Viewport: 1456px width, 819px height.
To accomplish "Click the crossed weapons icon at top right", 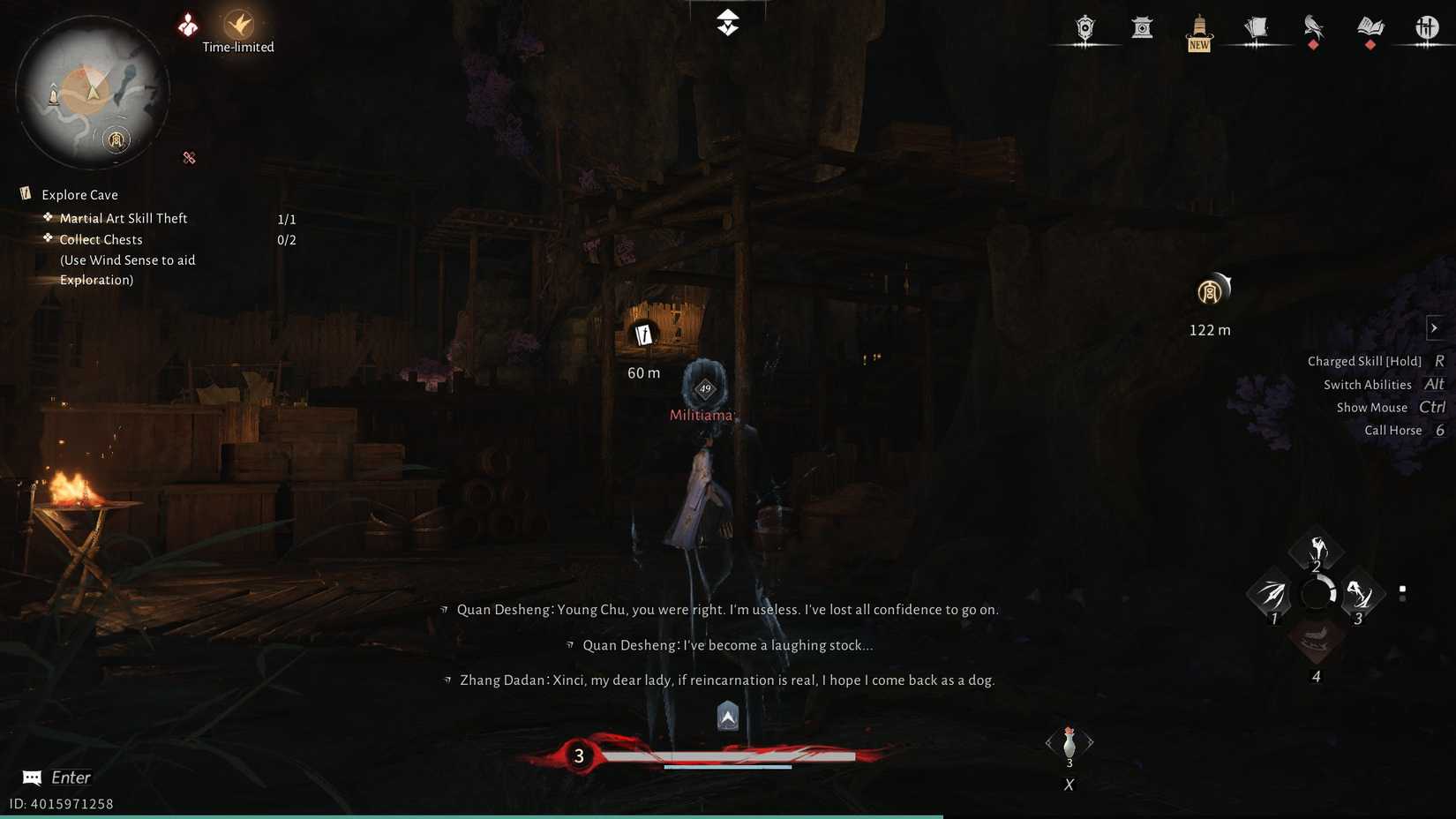I will (1427, 29).
